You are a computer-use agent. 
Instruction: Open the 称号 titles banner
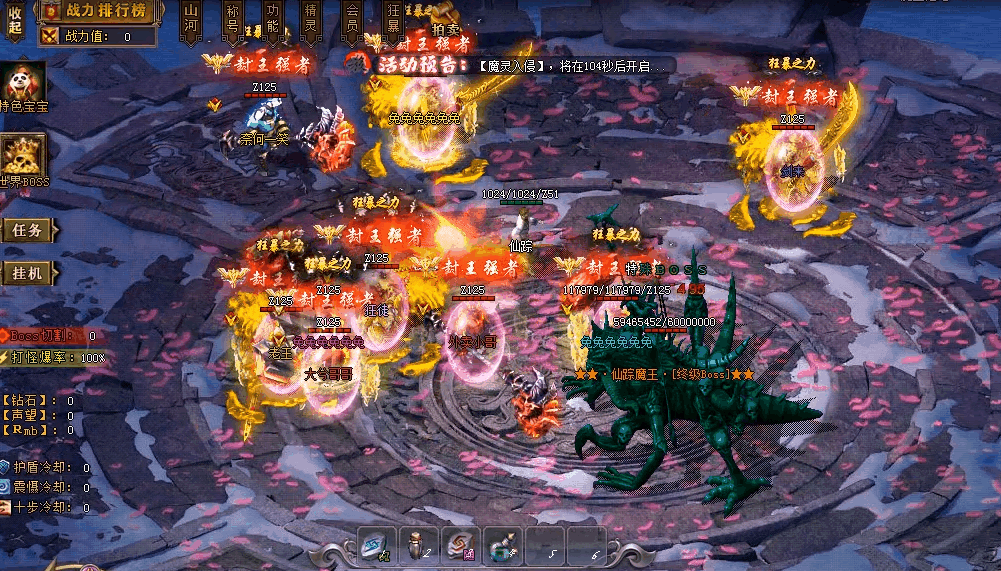coord(232,20)
